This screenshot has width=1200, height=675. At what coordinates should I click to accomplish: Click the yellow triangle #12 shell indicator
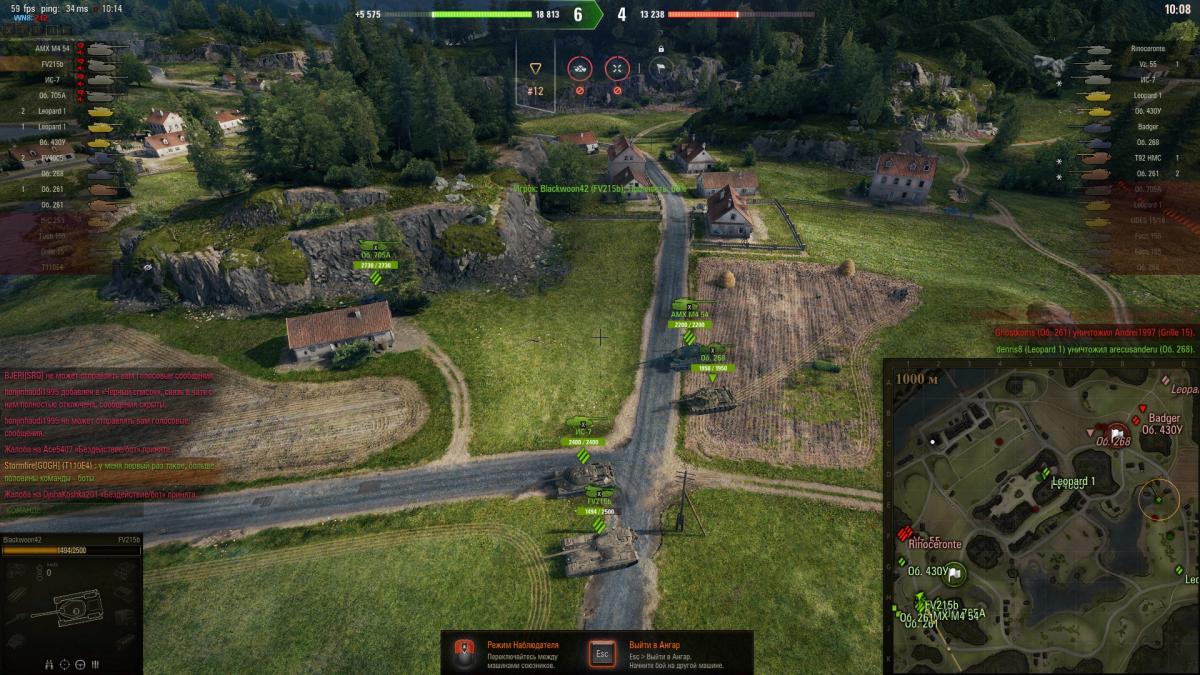(535, 68)
